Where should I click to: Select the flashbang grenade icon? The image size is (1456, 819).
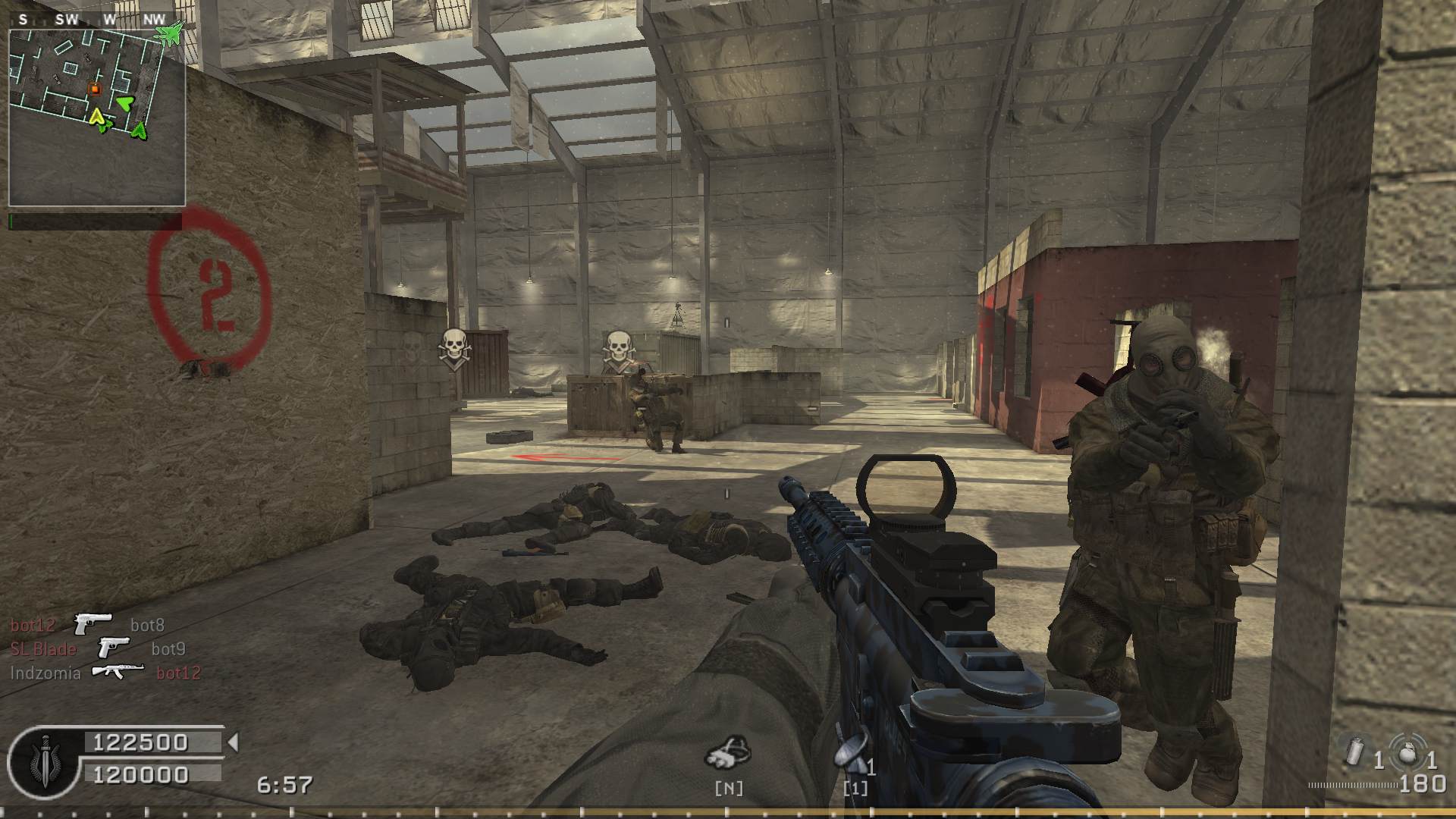[x=1355, y=752]
